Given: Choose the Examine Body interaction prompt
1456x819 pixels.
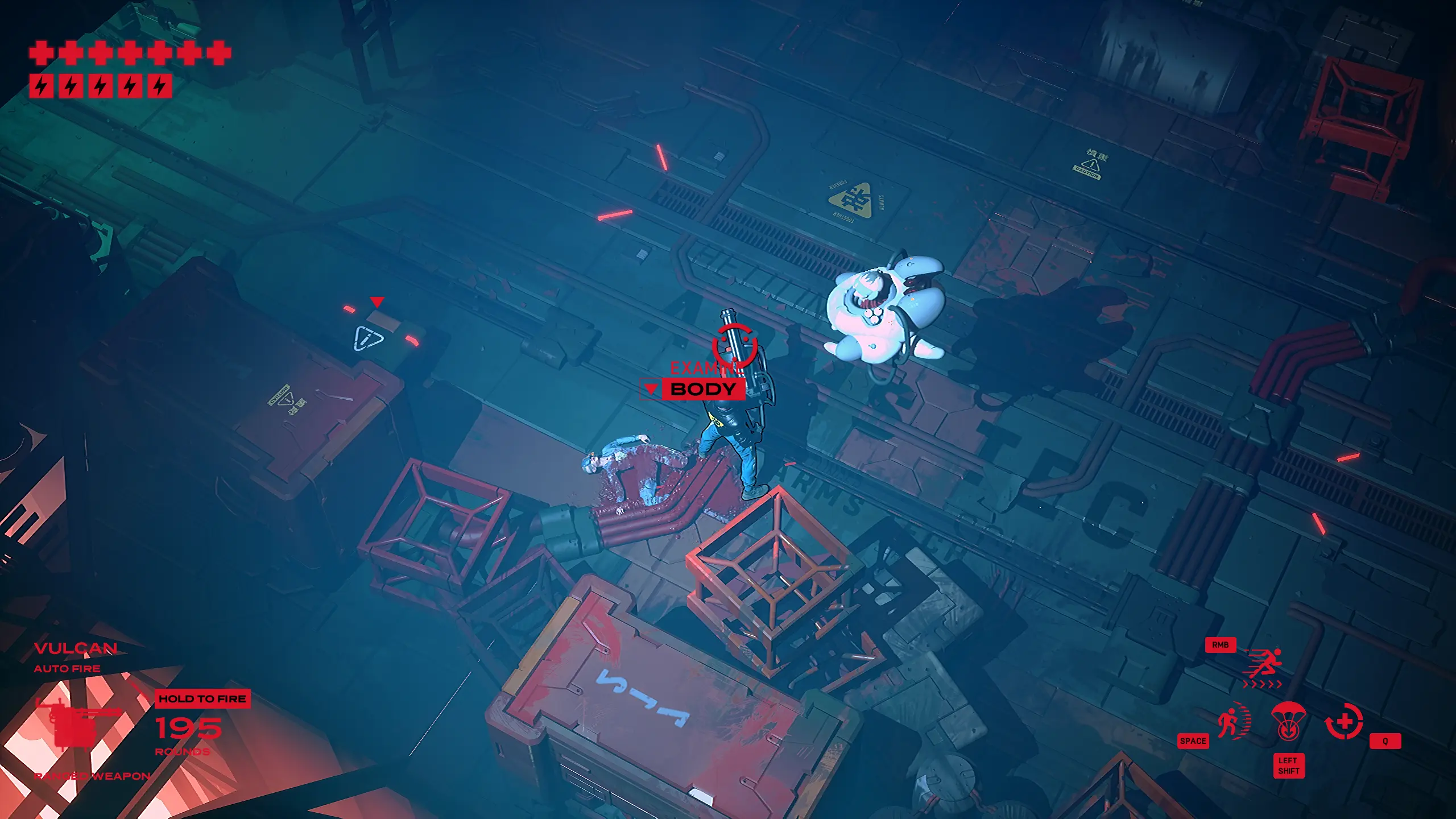Looking at the screenshot, I should point(702,389).
